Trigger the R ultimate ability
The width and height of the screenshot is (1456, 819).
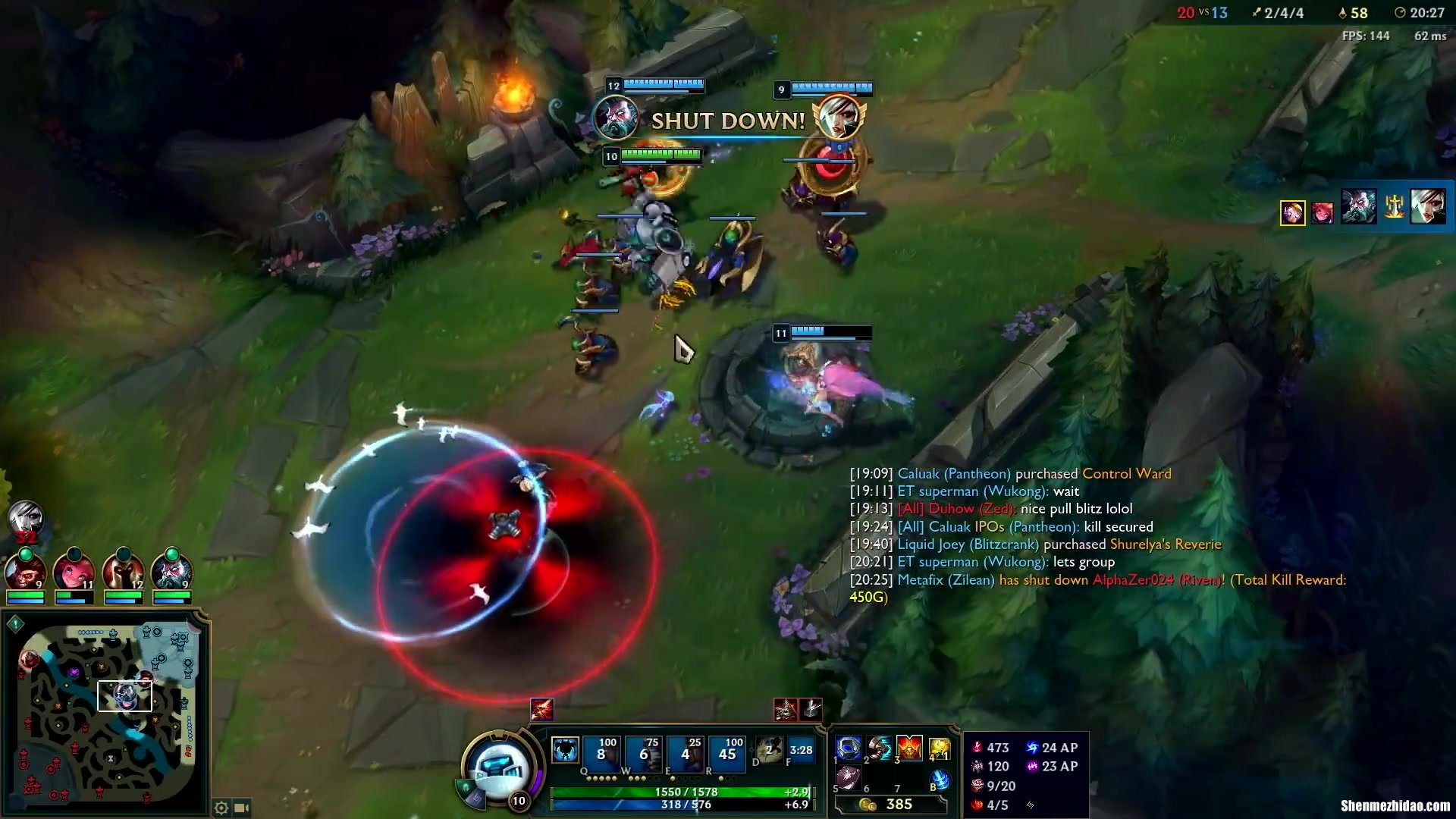tap(727, 752)
